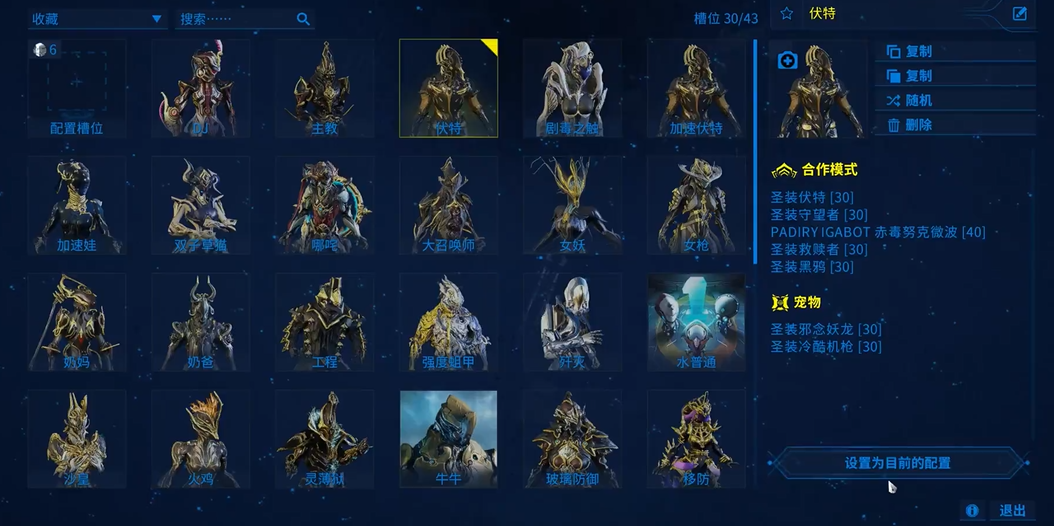Choose the 水普通 loadout tile

696,322
